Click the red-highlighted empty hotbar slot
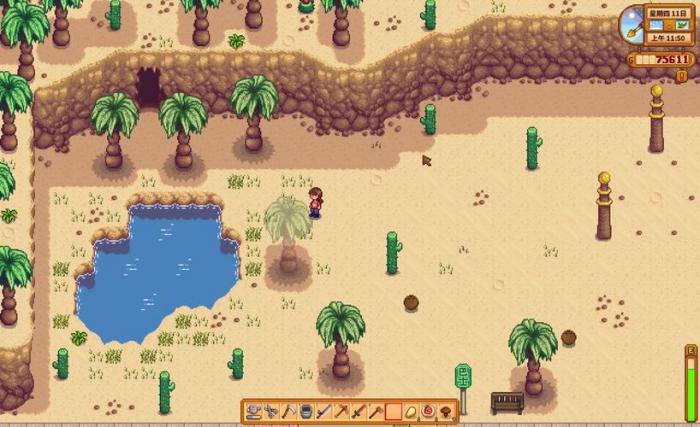The height and width of the screenshot is (427, 700). pyautogui.click(x=393, y=411)
